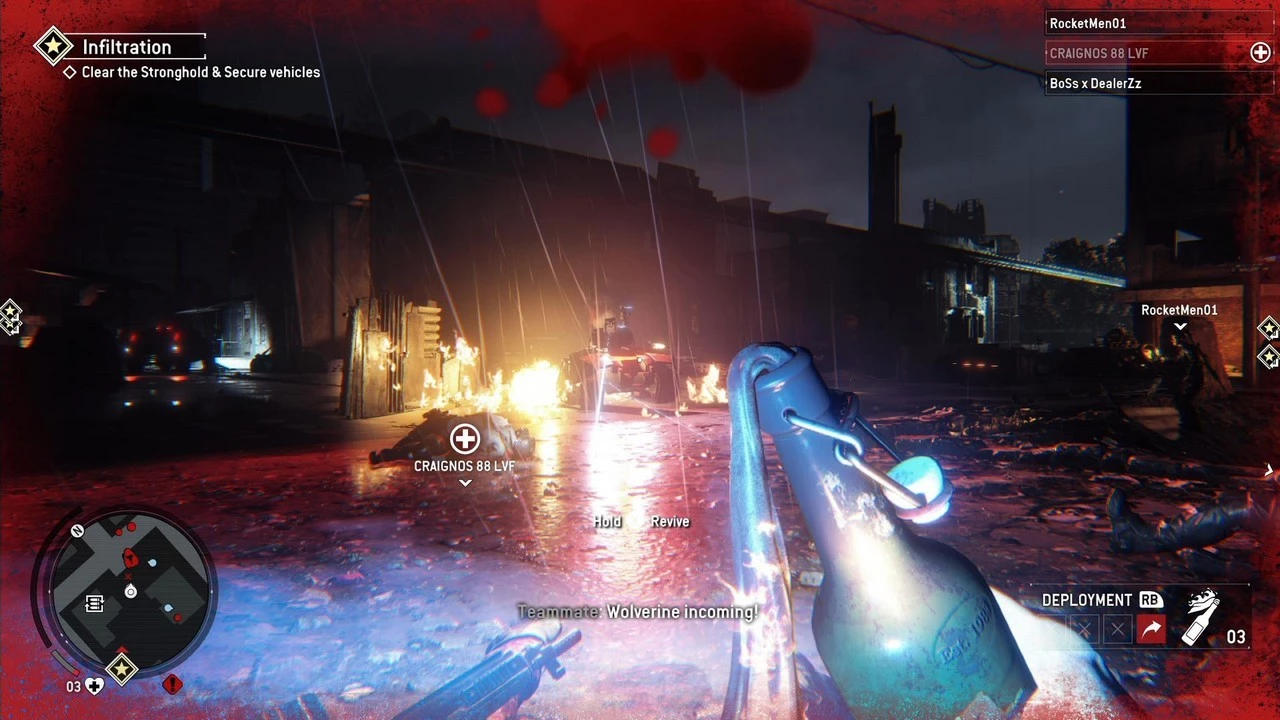Choose the molotov cocktail icon
The width and height of the screenshot is (1280, 720).
(x=1201, y=618)
